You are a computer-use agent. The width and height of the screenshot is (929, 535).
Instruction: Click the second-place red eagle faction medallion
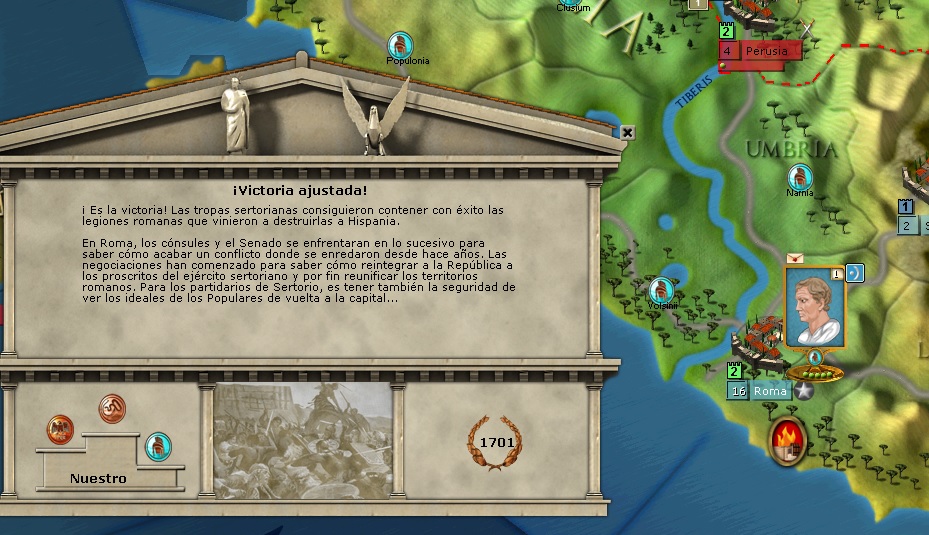point(60,430)
